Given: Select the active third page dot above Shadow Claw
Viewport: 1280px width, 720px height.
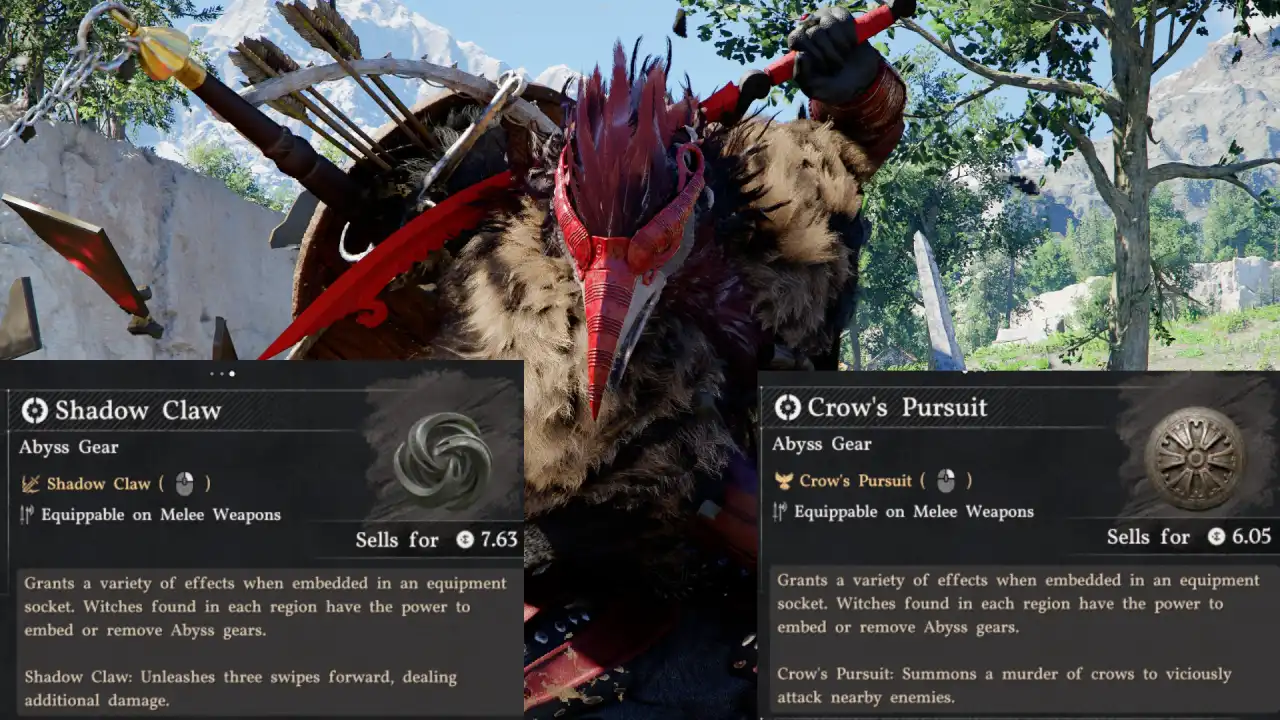Looking at the screenshot, I should (231, 375).
